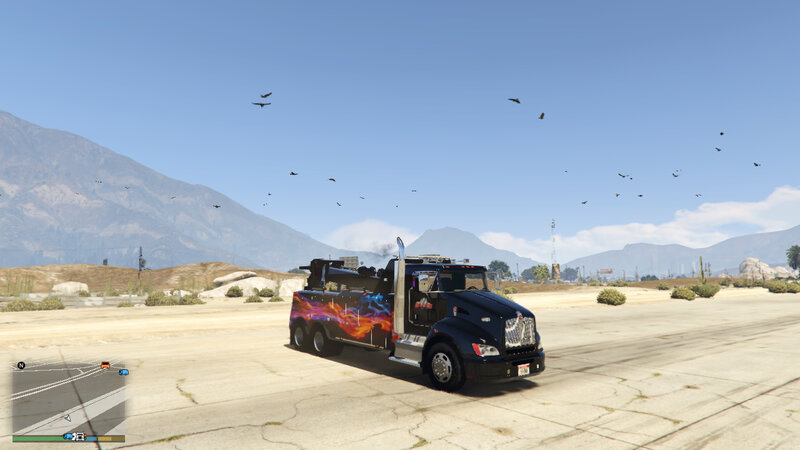Click the minimap radar
Viewport: 800px width, 450px height.
click(69, 398)
